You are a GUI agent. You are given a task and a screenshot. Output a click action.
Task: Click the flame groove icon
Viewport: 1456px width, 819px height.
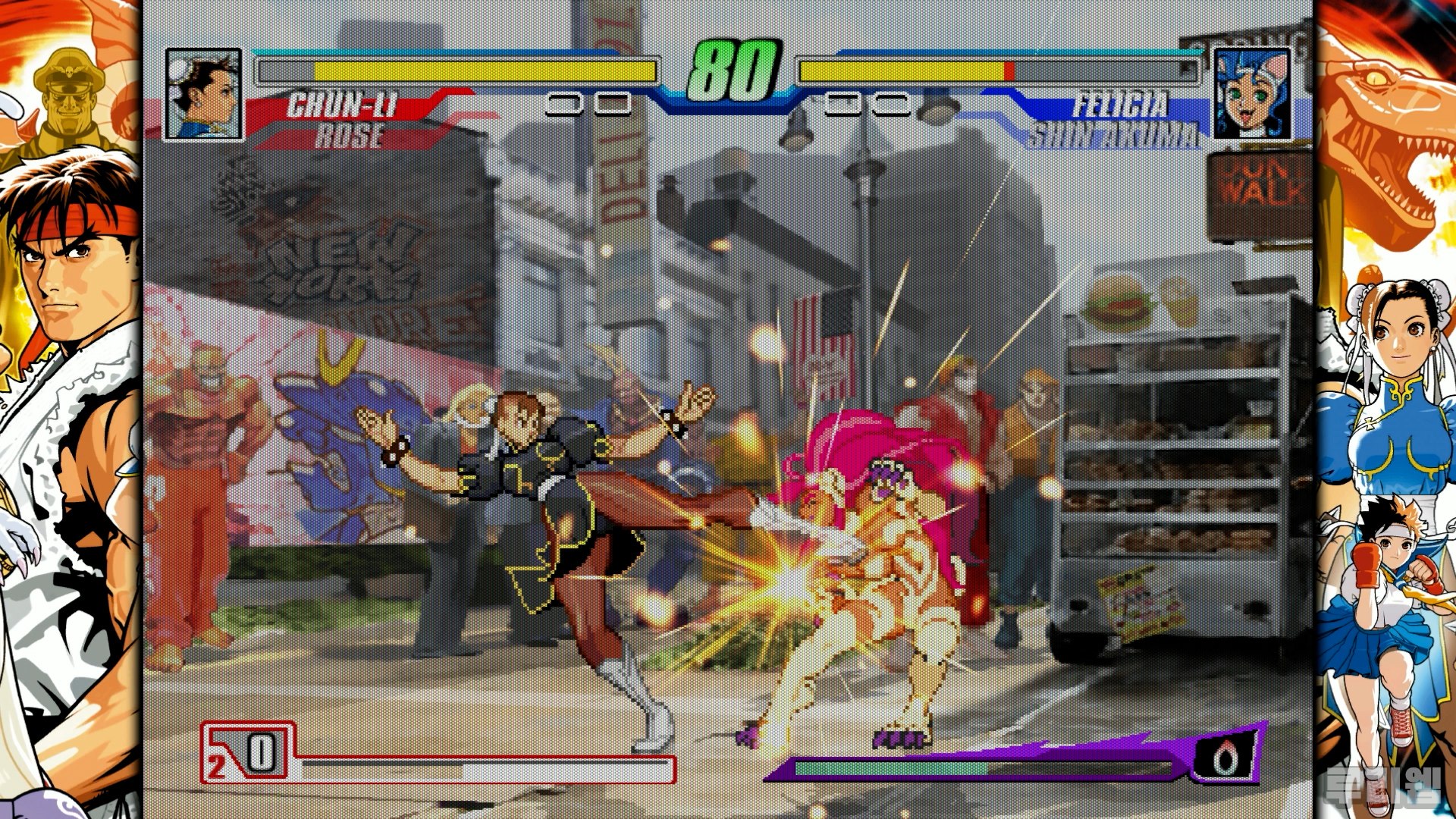pyautogui.click(x=1223, y=757)
